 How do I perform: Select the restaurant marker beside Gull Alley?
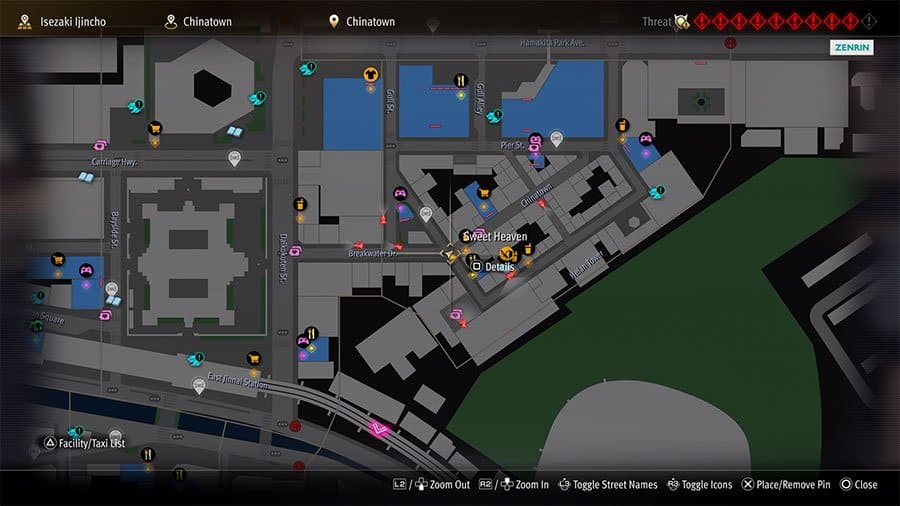460,81
